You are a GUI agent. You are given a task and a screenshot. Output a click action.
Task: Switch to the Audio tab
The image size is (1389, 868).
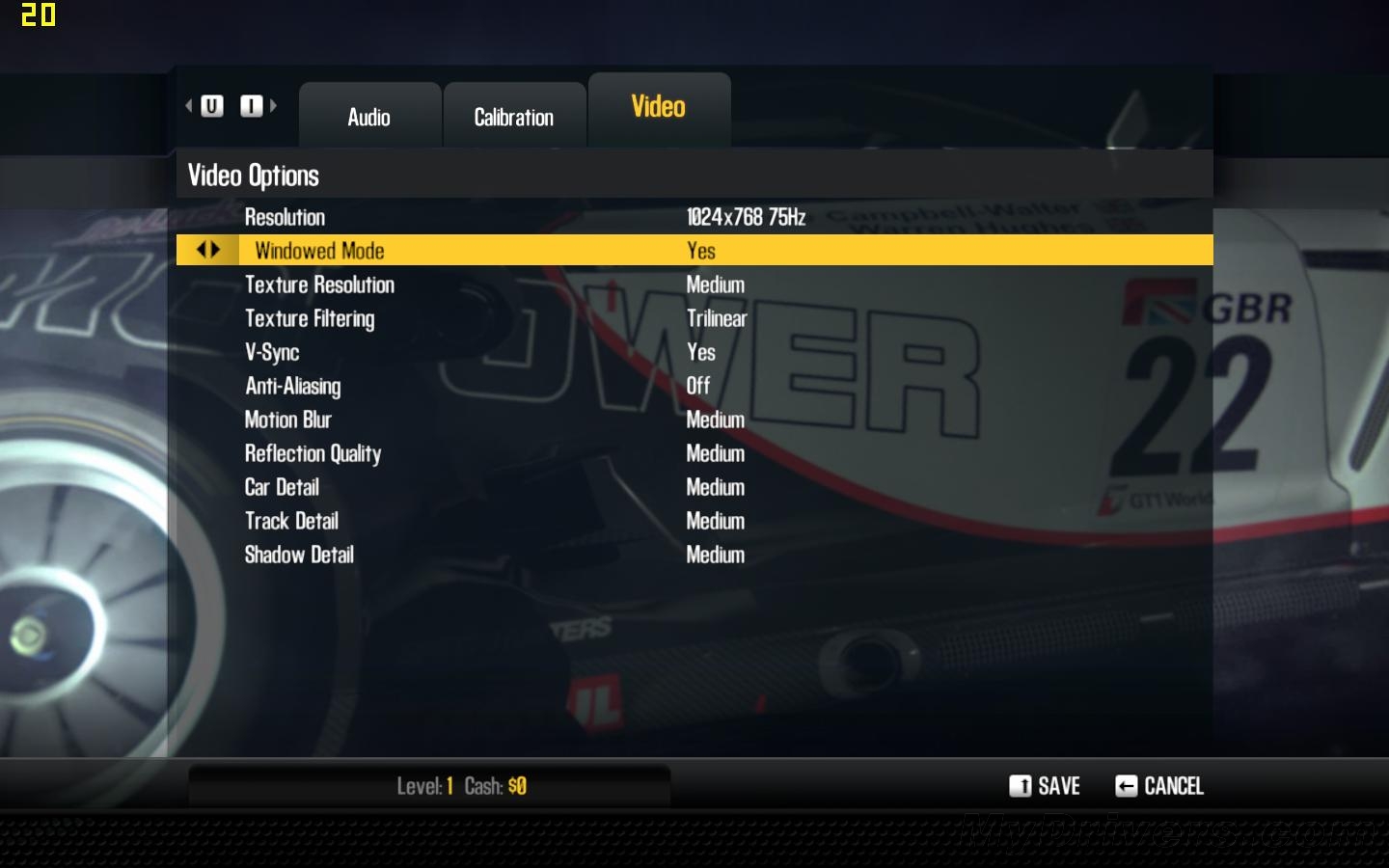pos(369,117)
